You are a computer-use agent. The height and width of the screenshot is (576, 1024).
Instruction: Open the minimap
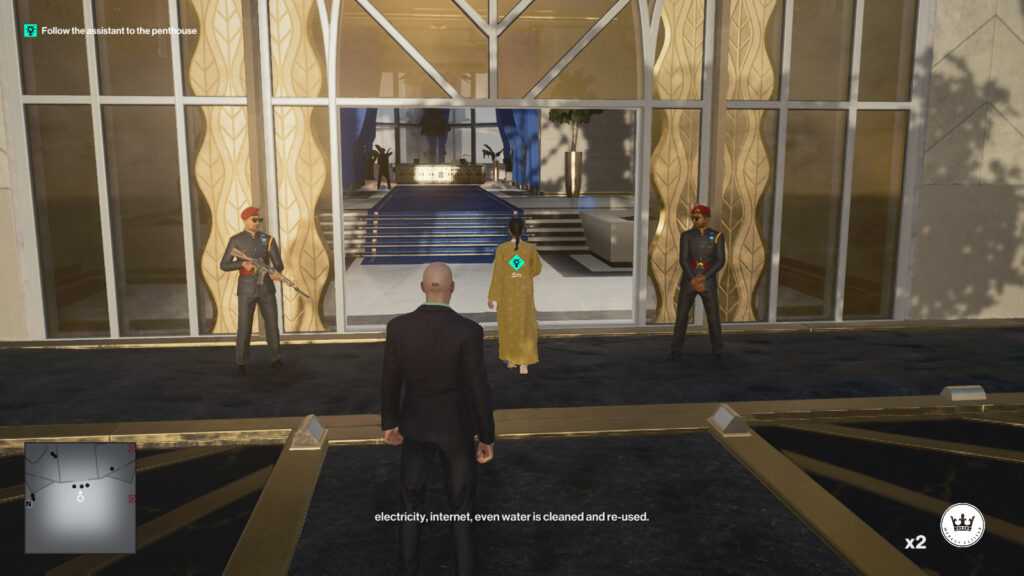[x=80, y=497]
